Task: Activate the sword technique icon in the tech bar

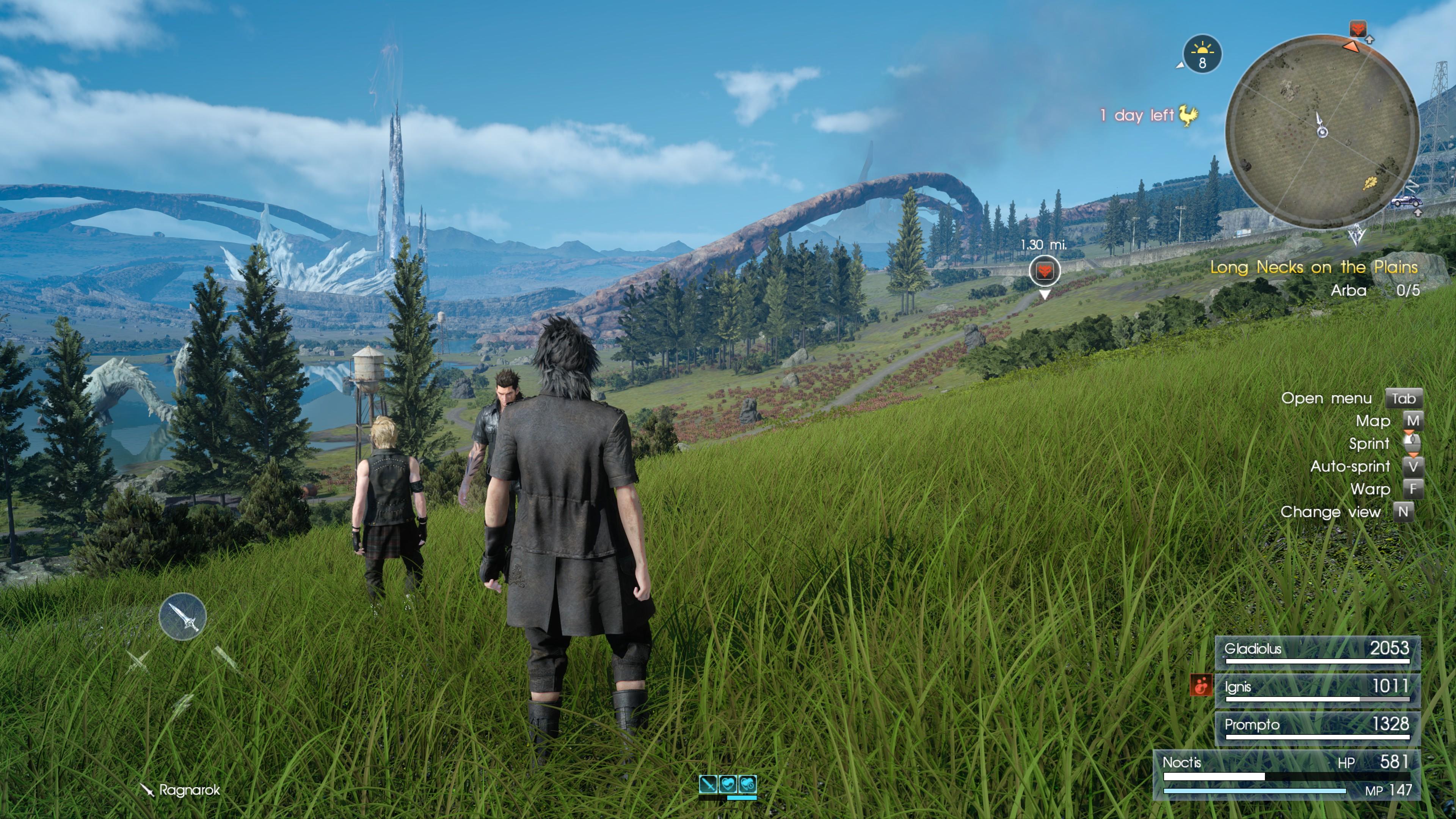Action: tap(708, 783)
